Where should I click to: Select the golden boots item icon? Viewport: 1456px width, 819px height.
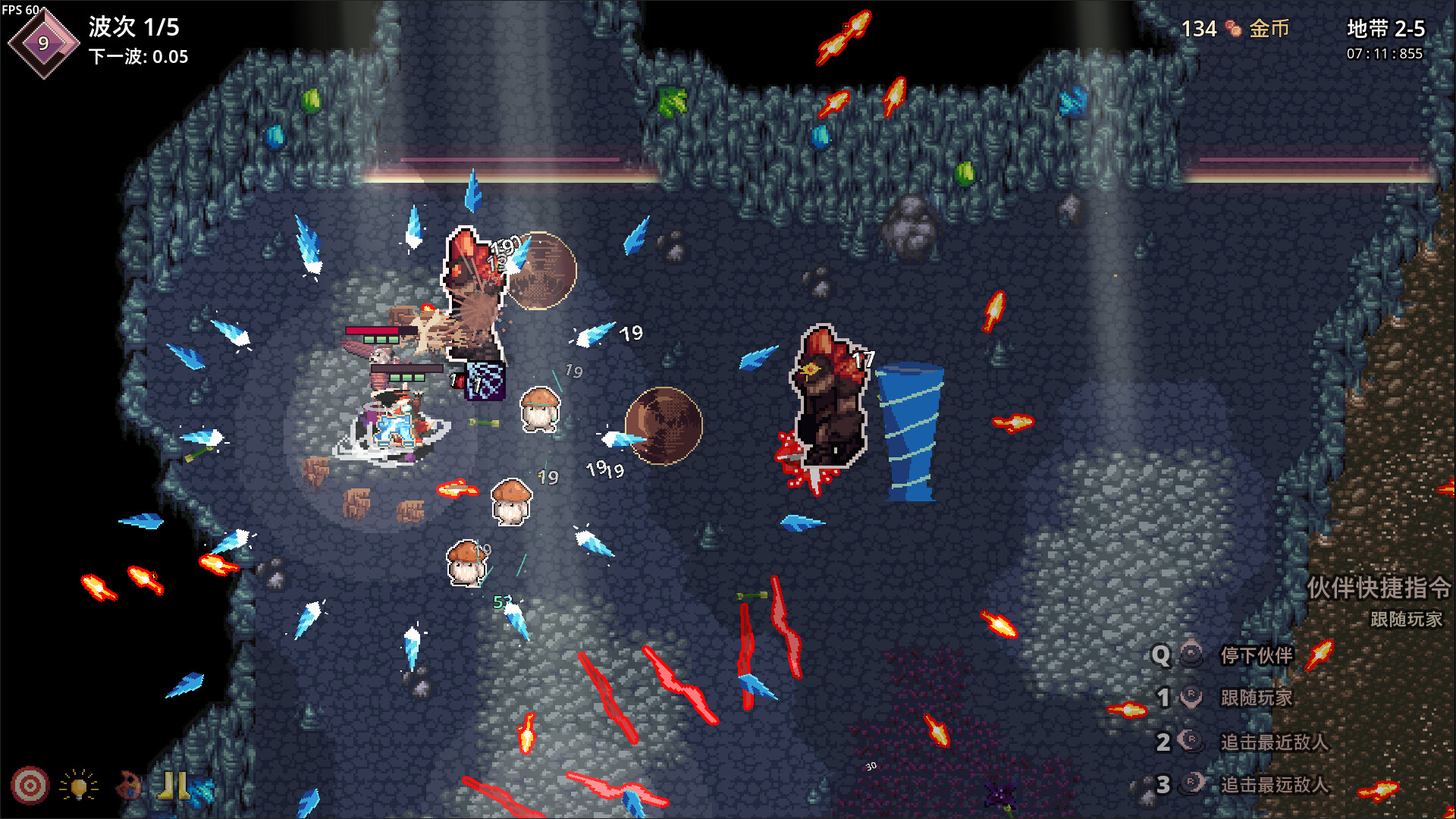pyautogui.click(x=173, y=786)
